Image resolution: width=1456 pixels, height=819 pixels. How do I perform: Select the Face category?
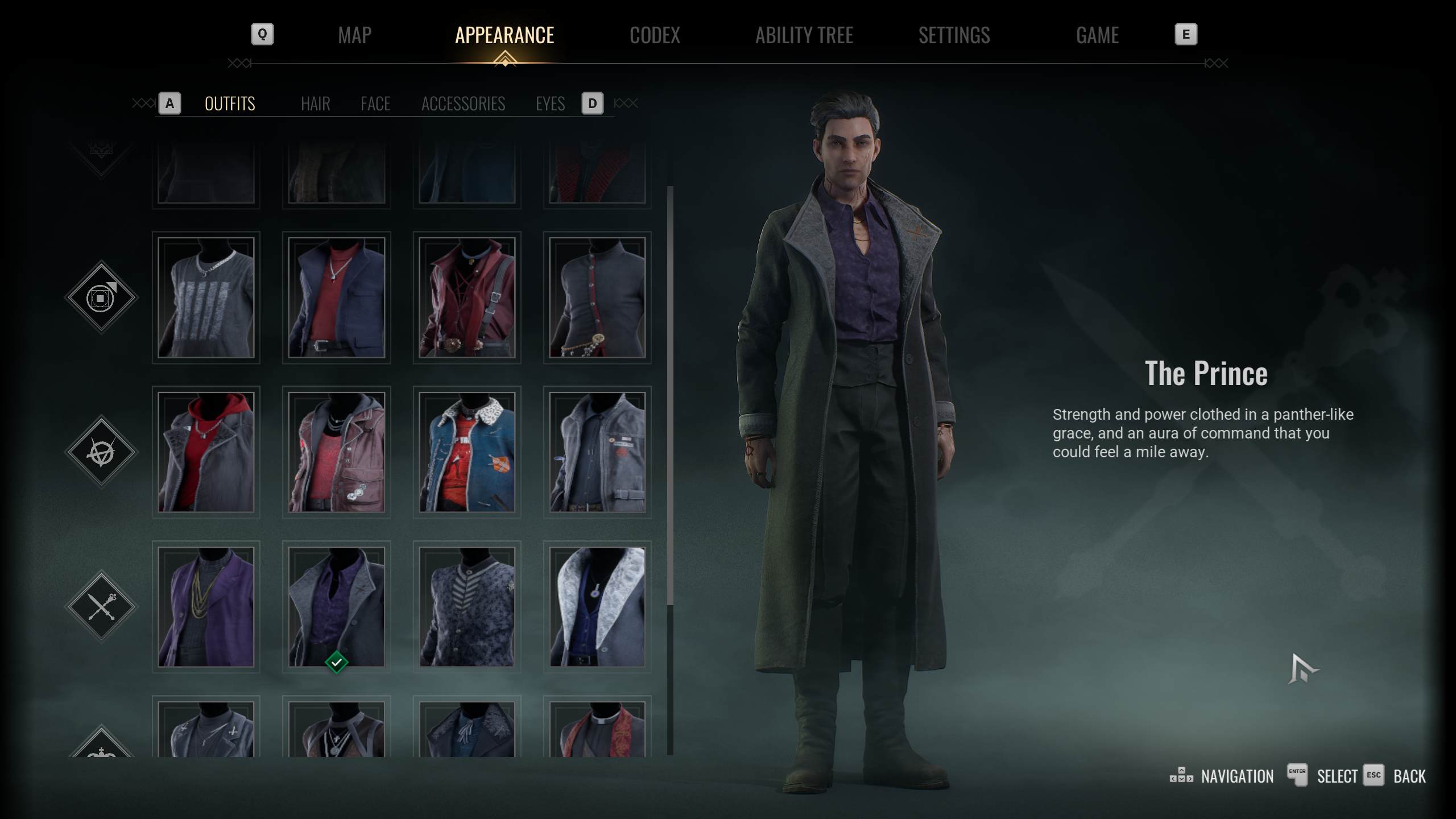click(x=375, y=104)
